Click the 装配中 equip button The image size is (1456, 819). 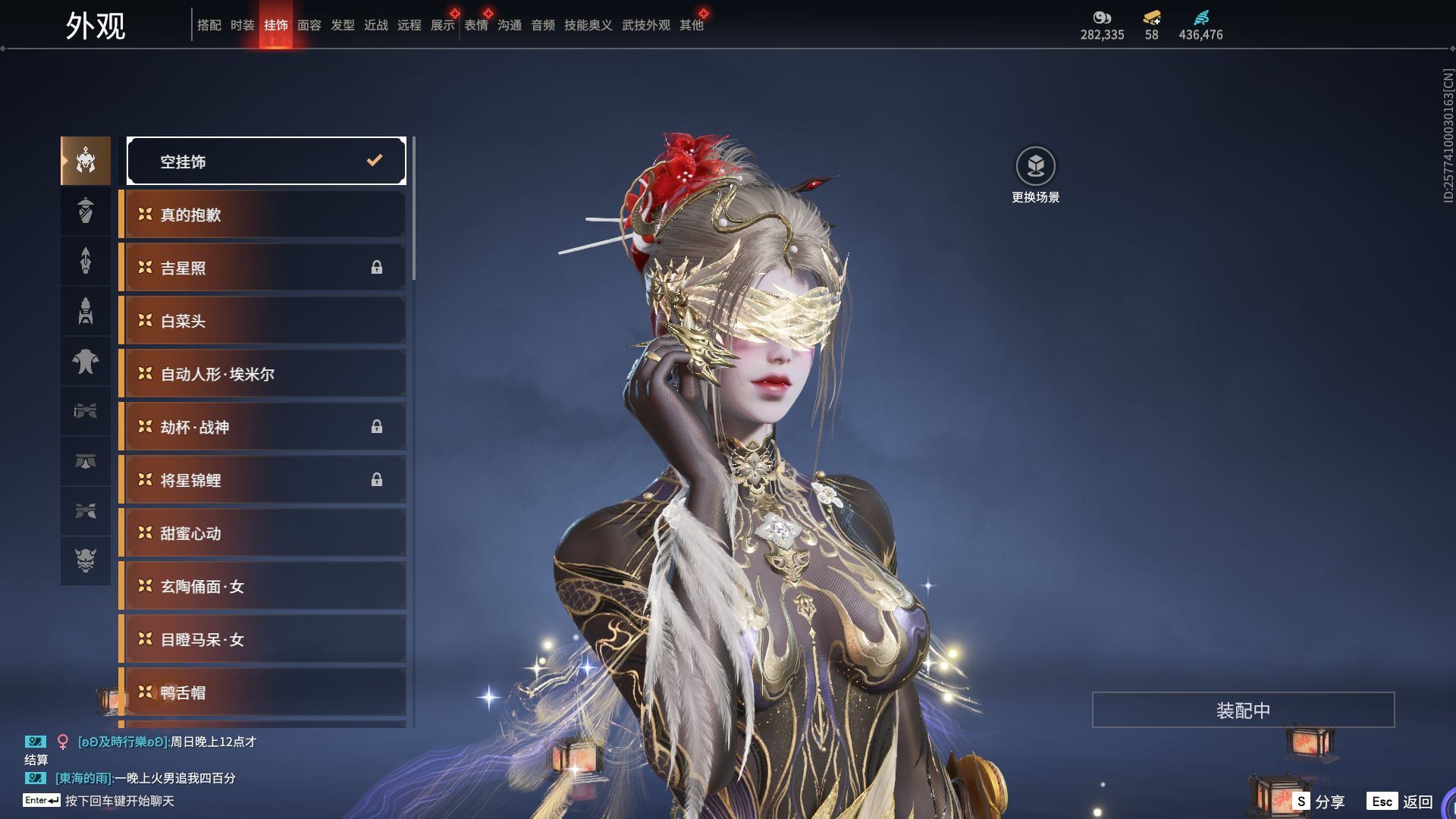click(1243, 710)
